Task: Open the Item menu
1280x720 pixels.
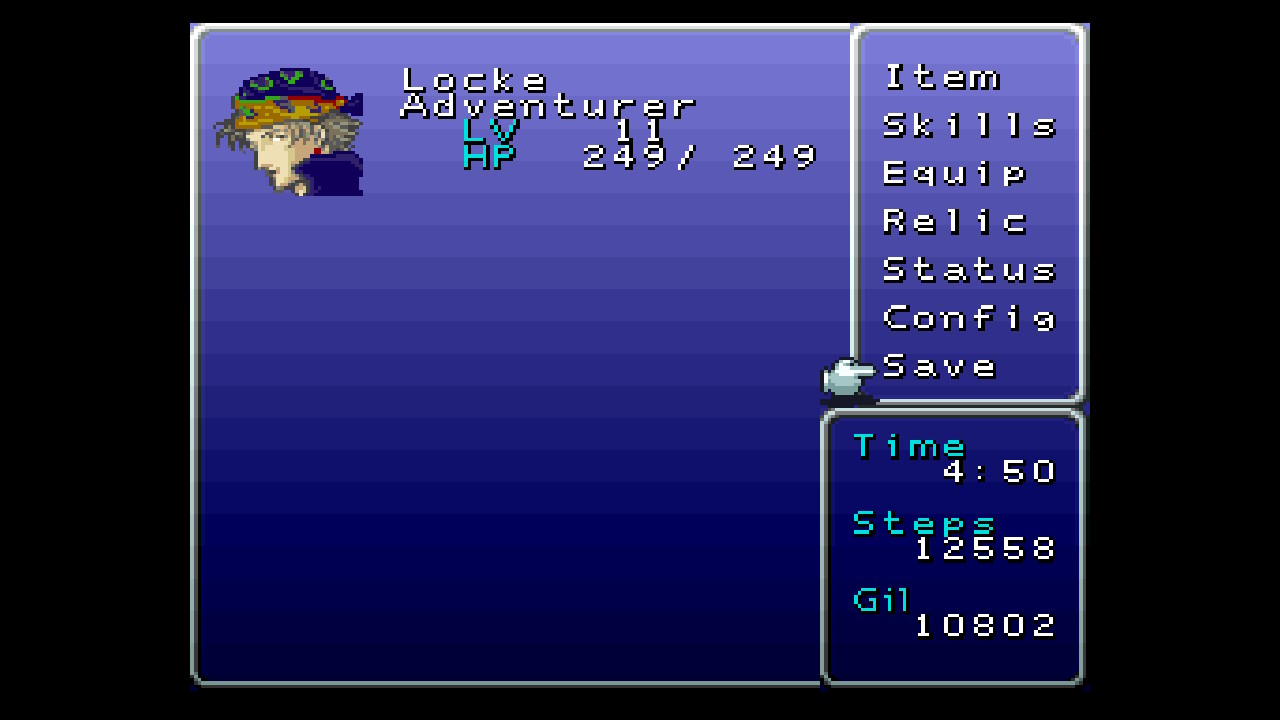Action: pyautogui.click(x=941, y=77)
